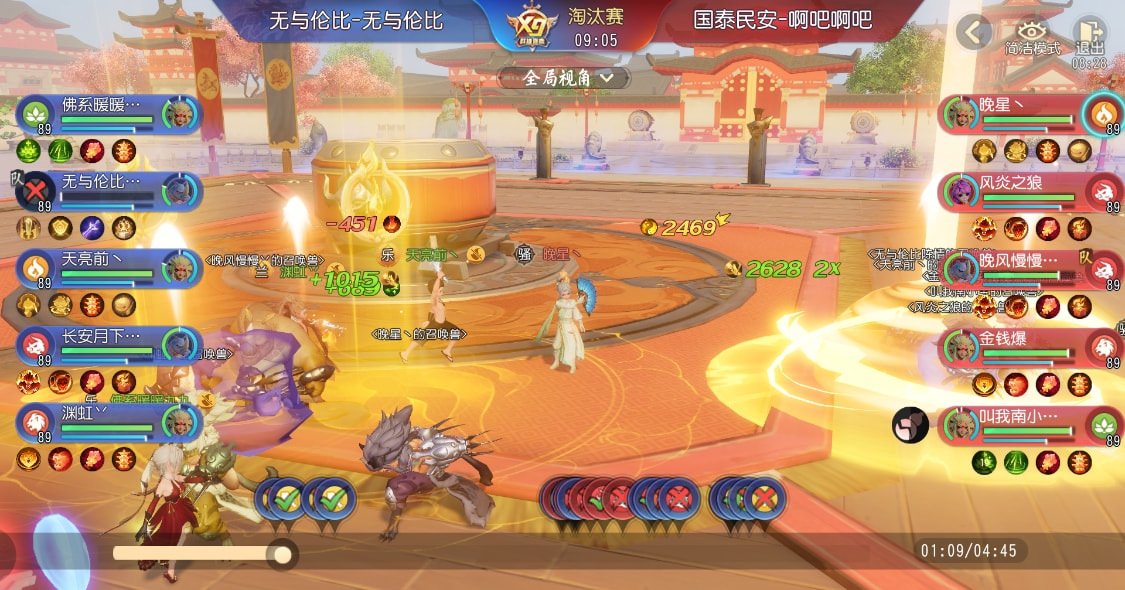Seek using the replay progress slider knob
This screenshot has height=590, width=1125.
click(x=282, y=553)
